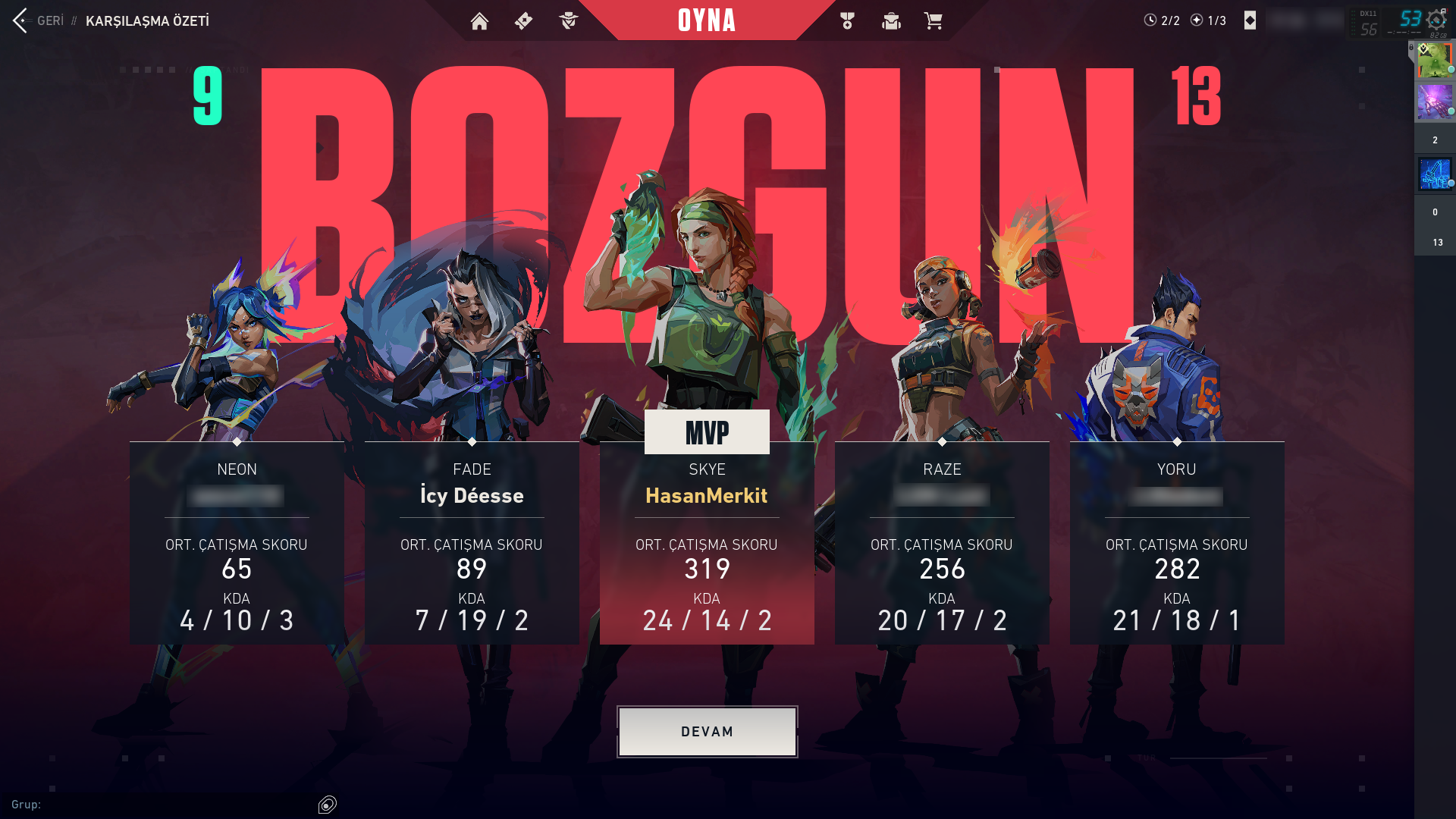The image size is (1456, 819).
Task: Select the Yoru player card
Action: tap(1177, 543)
